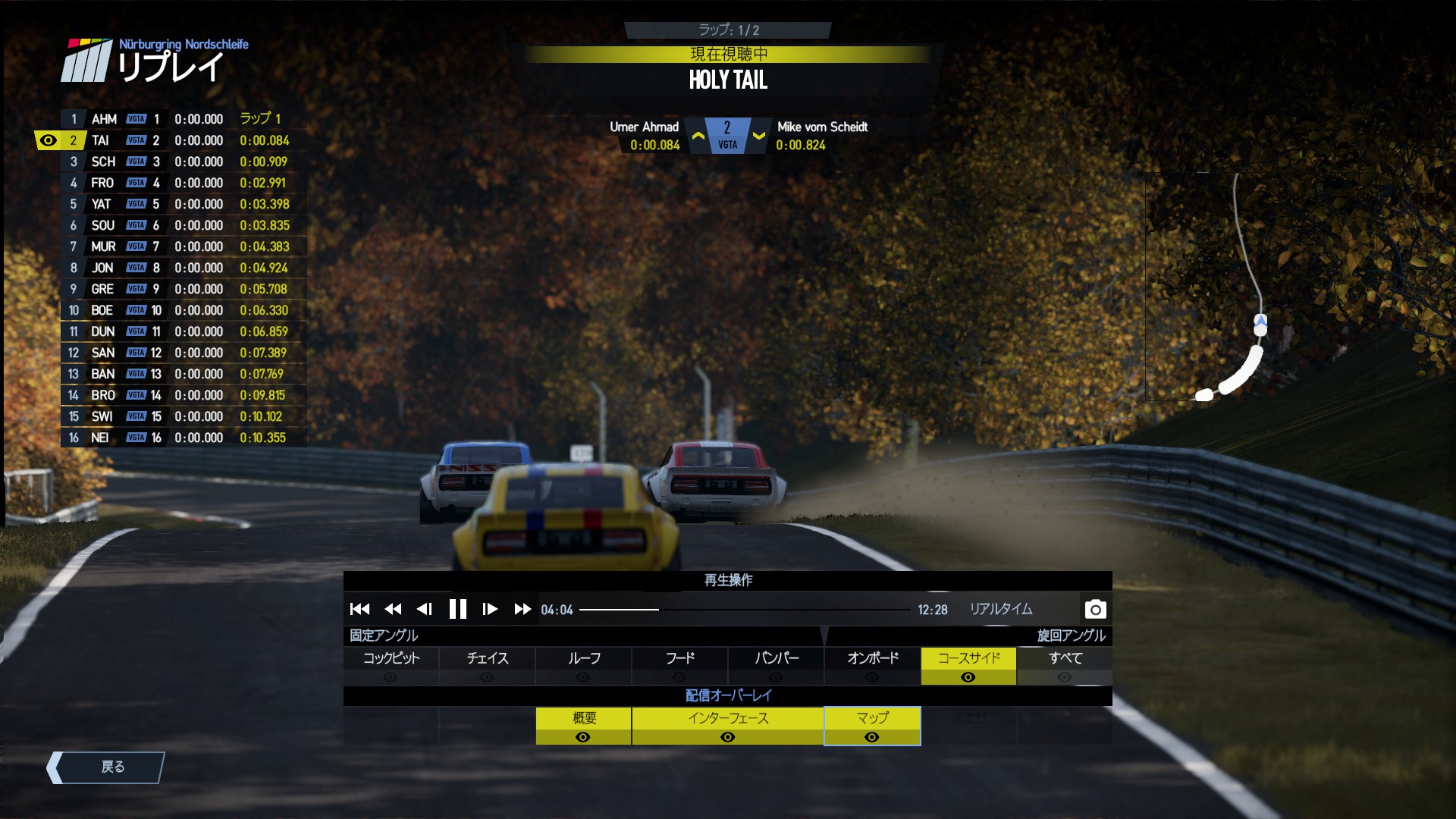Take a photo with the camera icon
The height and width of the screenshot is (819, 1456).
click(1095, 609)
